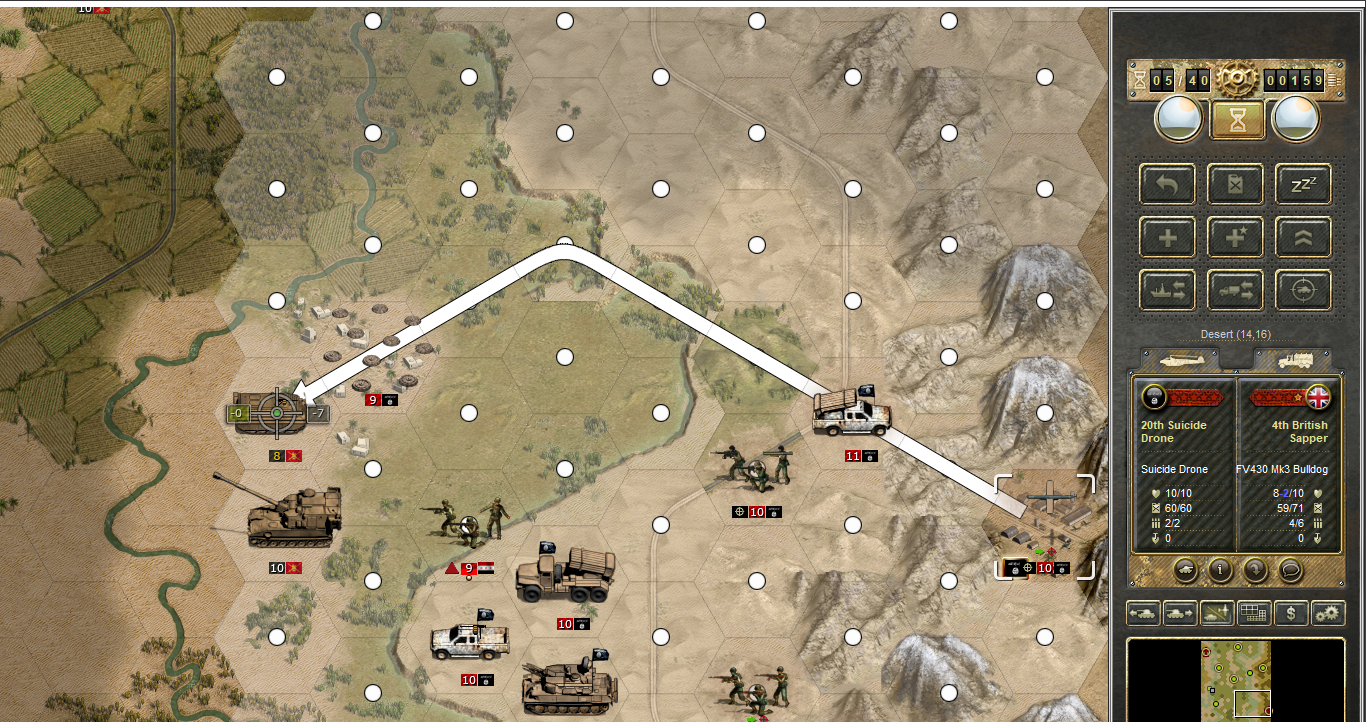
Task: Select the next unit tank arrow button
Action: [x=1180, y=613]
